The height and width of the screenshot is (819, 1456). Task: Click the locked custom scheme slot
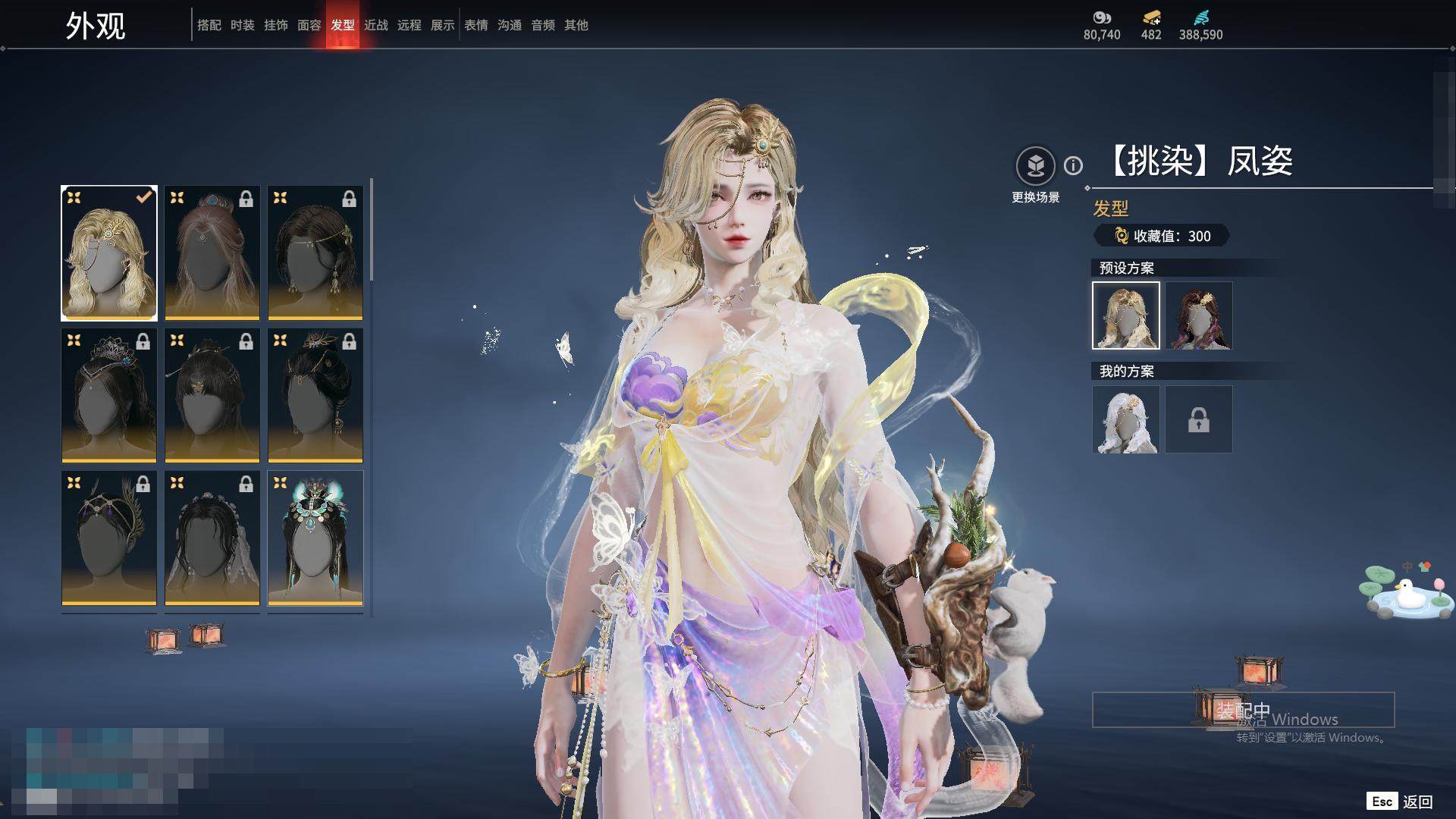[x=1199, y=419]
